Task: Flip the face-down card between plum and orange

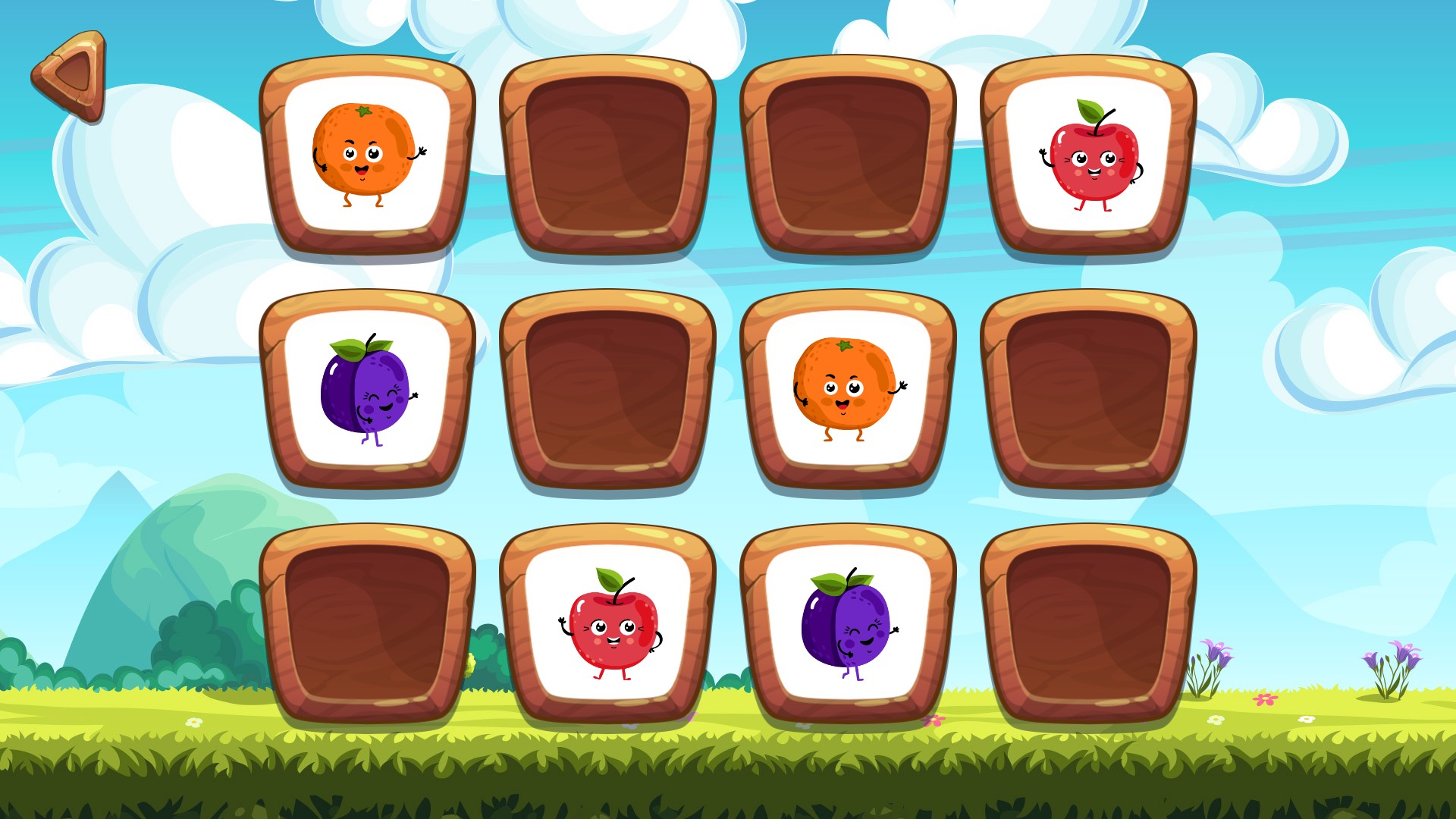Action: [x=607, y=389]
